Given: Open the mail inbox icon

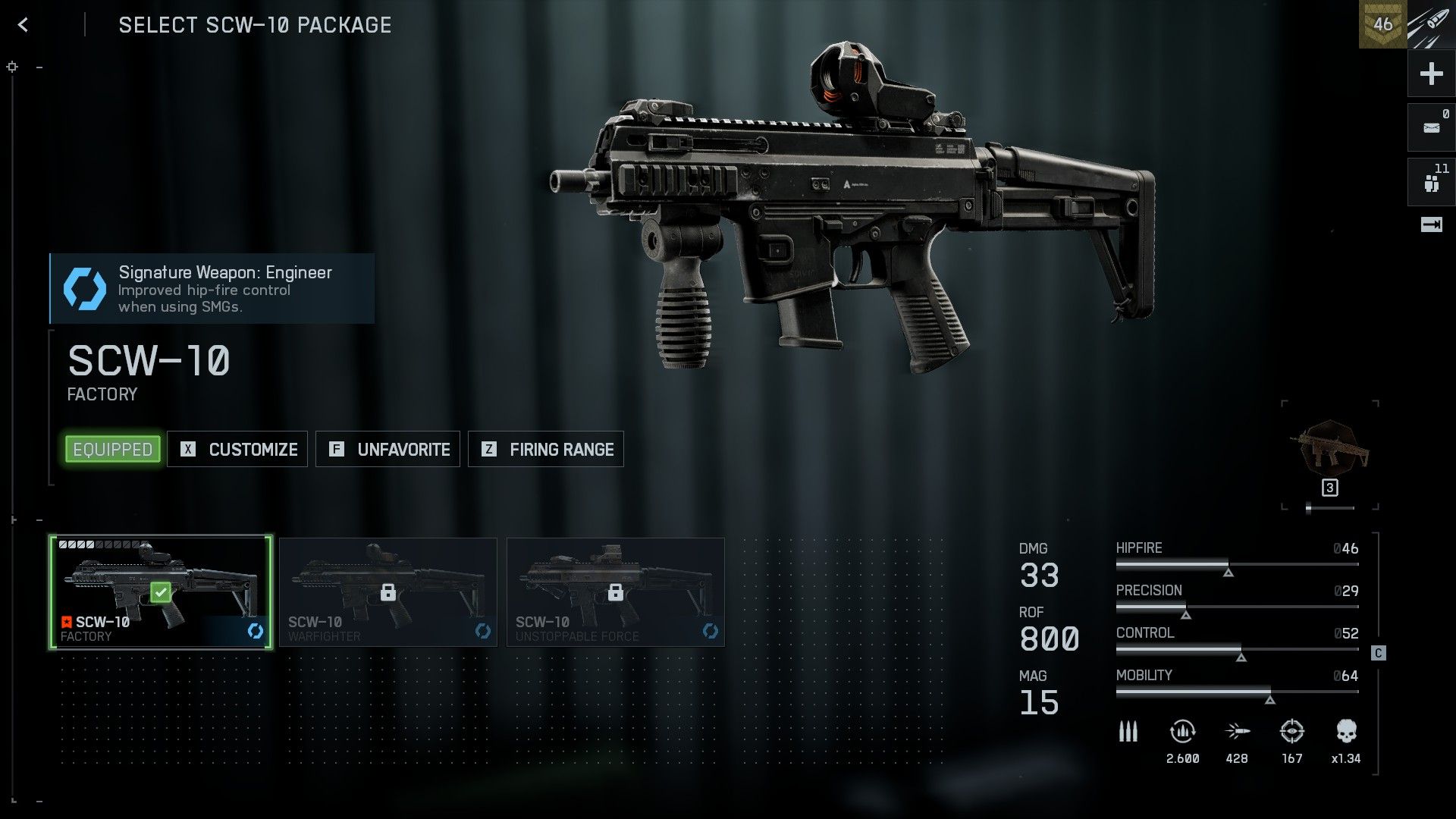Looking at the screenshot, I should click(1431, 127).
